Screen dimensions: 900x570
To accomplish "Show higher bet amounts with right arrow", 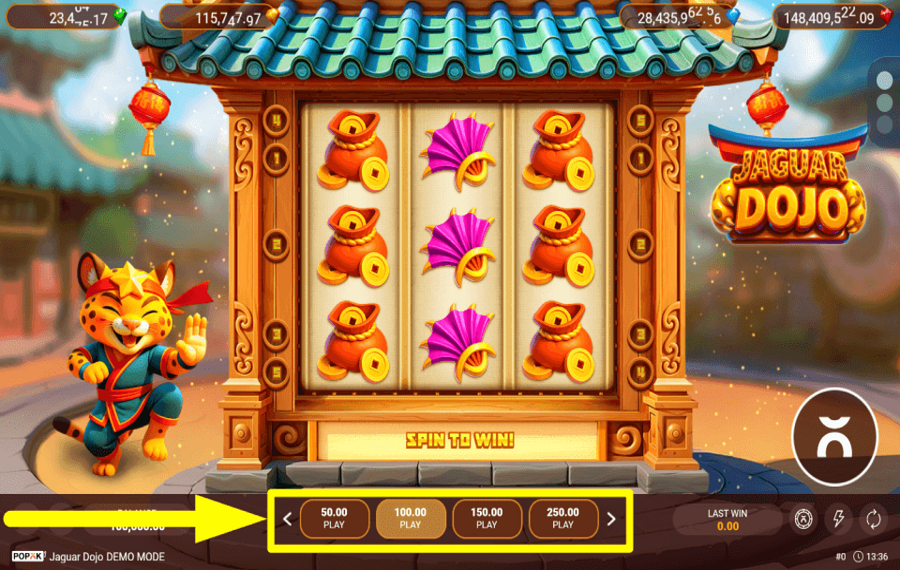I will (x=611, y=519).
